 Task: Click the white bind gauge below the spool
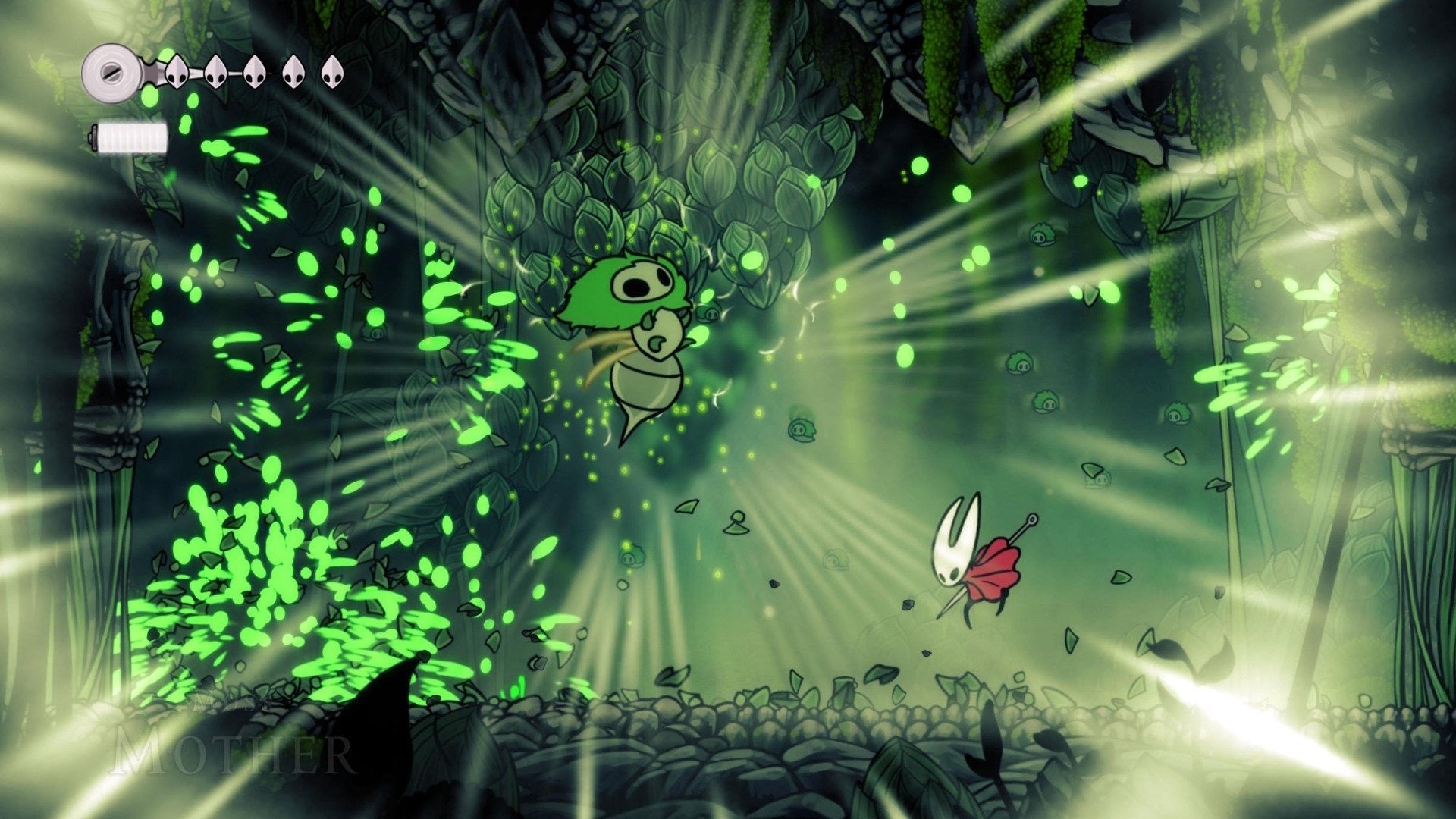tap(130, 136)
